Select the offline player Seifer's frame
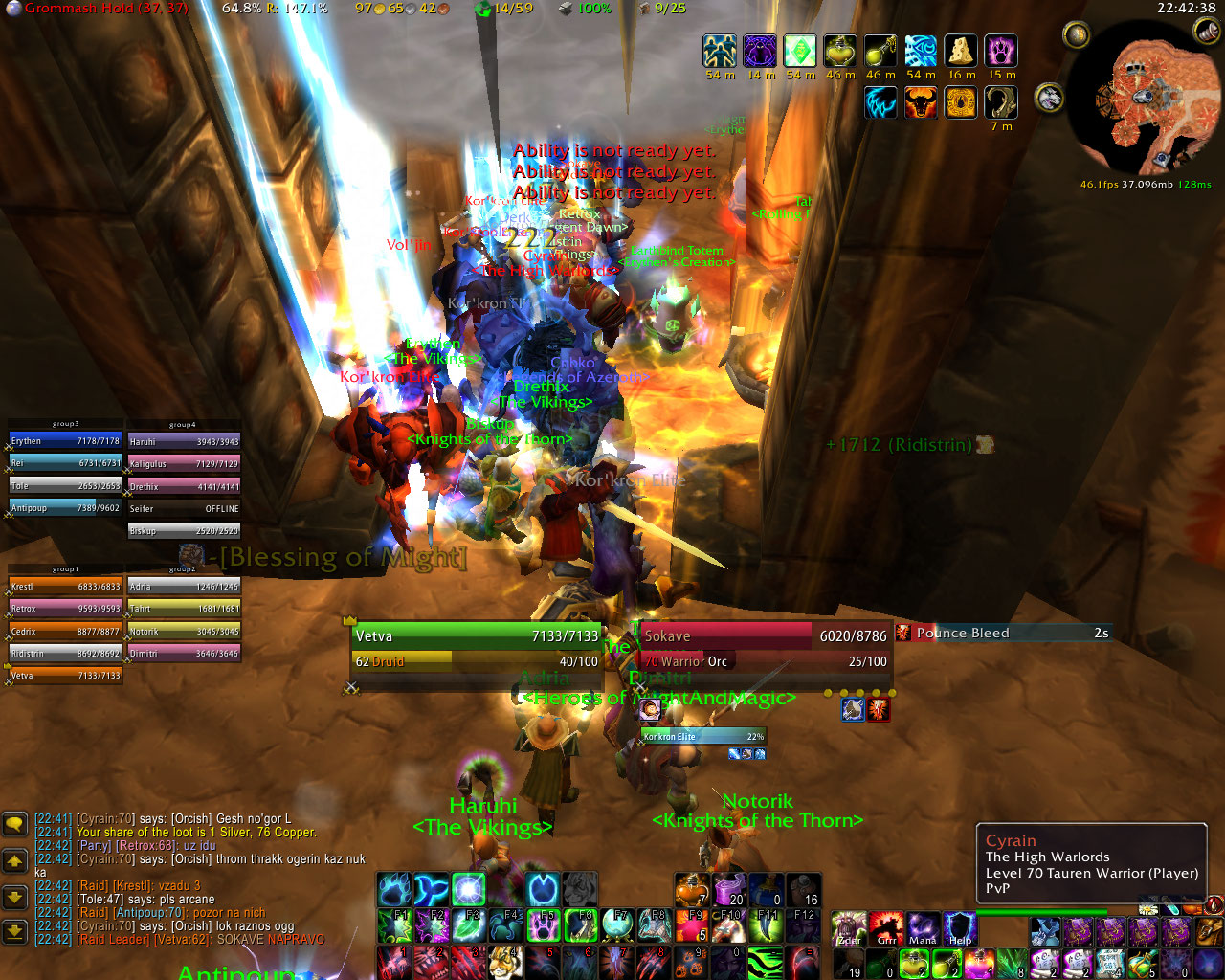This screenshot has height=980, width=1225. click(x=184, y=509)
